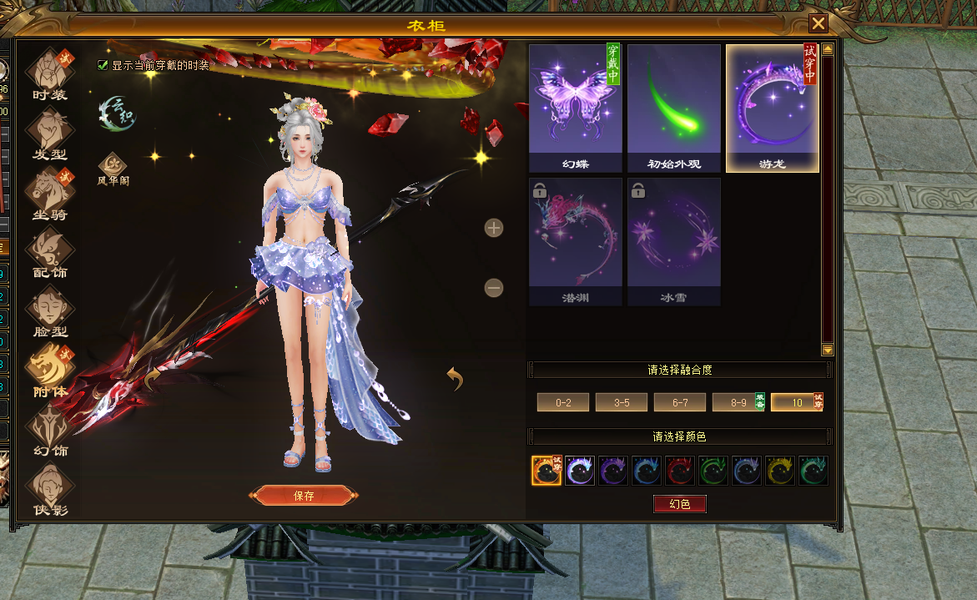Rotate the character with the arrow button
Viewport: 977px width, 600px height.
pyautogui.click(x=455, y=378)
